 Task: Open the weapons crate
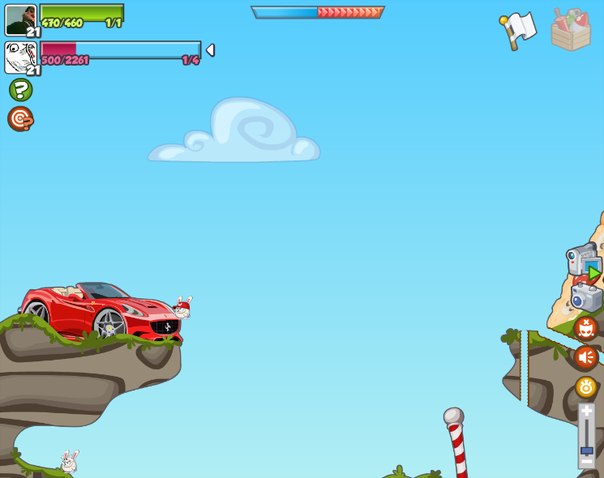[571, 28]
